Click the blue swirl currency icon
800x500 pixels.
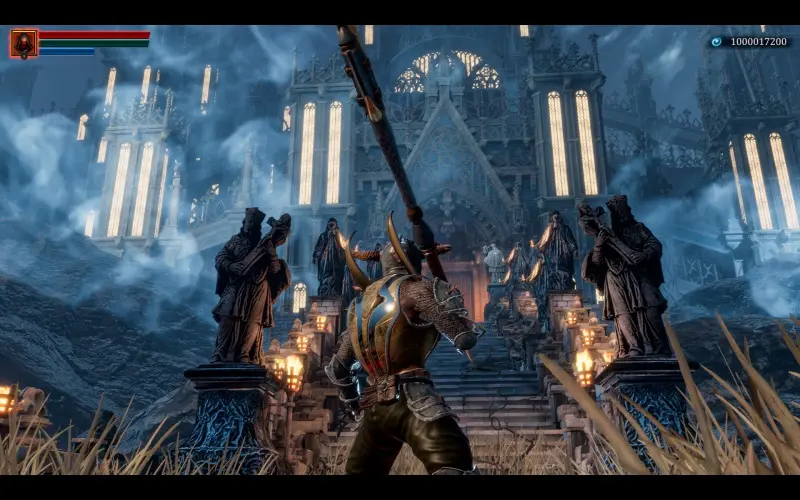coord(716,42)
